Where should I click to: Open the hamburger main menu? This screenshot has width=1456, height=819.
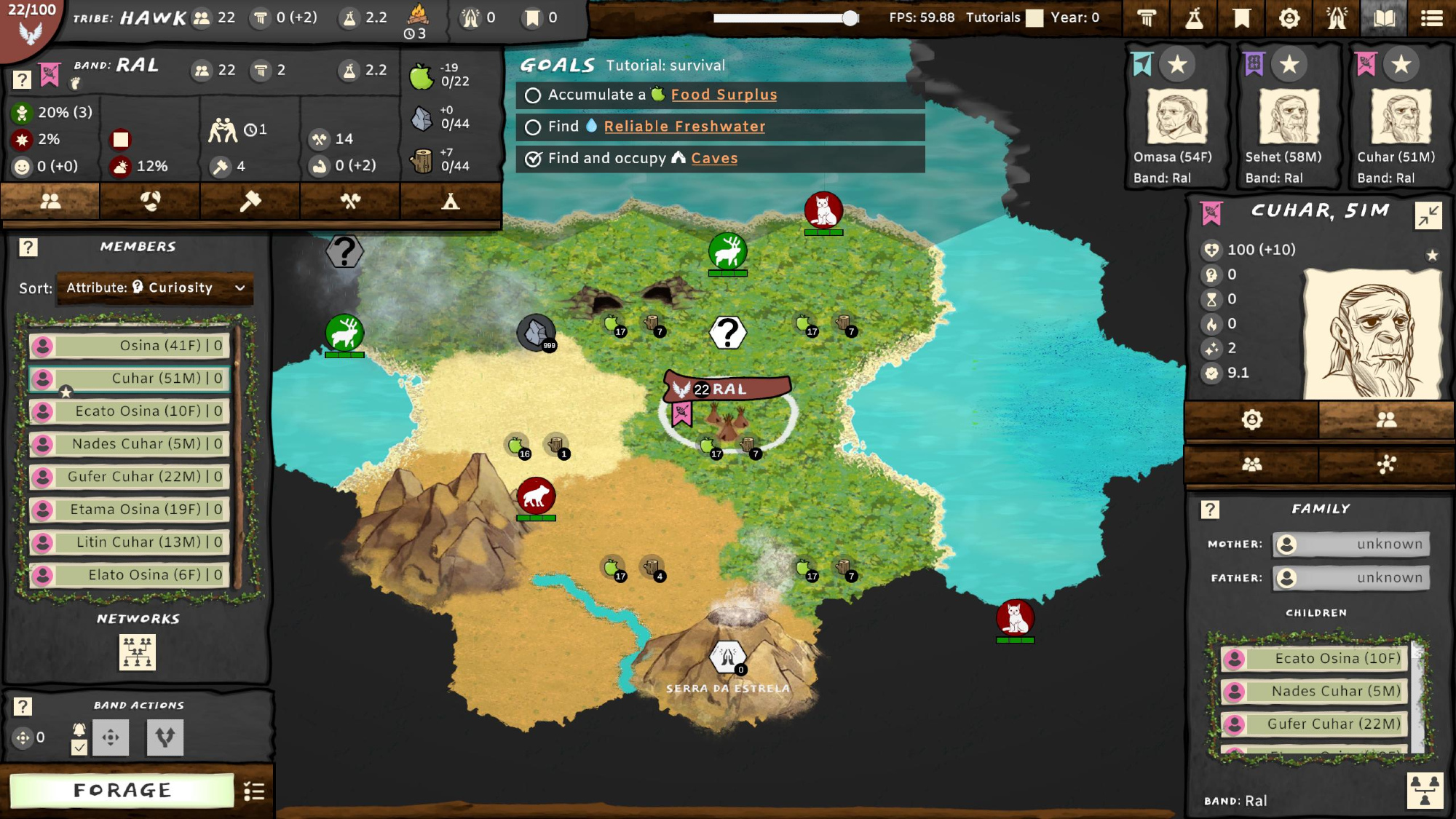point(1431,18)
